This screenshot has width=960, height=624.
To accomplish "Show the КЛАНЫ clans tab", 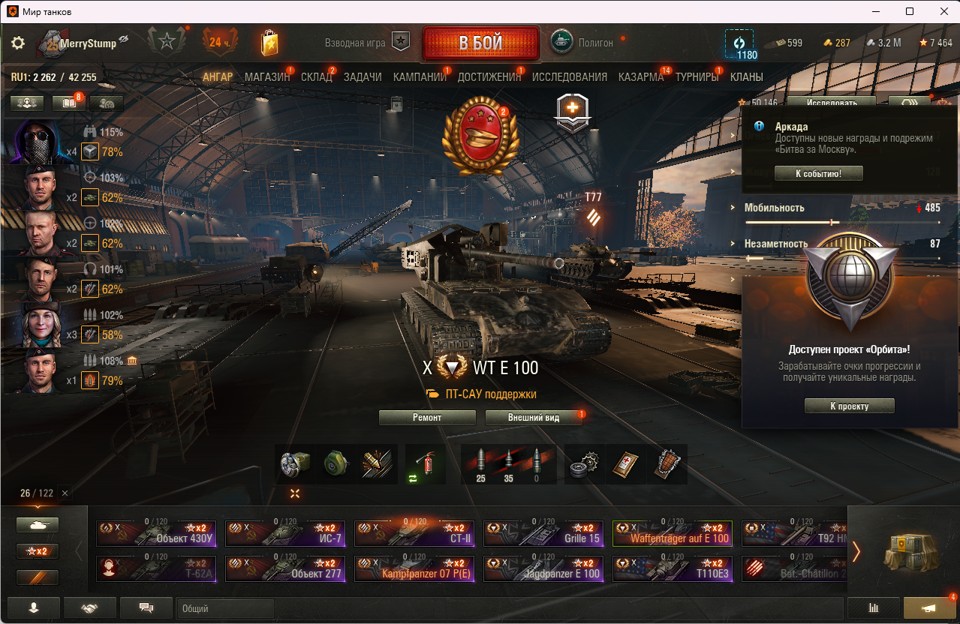I will pyautogui.click(x=746, y=77).
